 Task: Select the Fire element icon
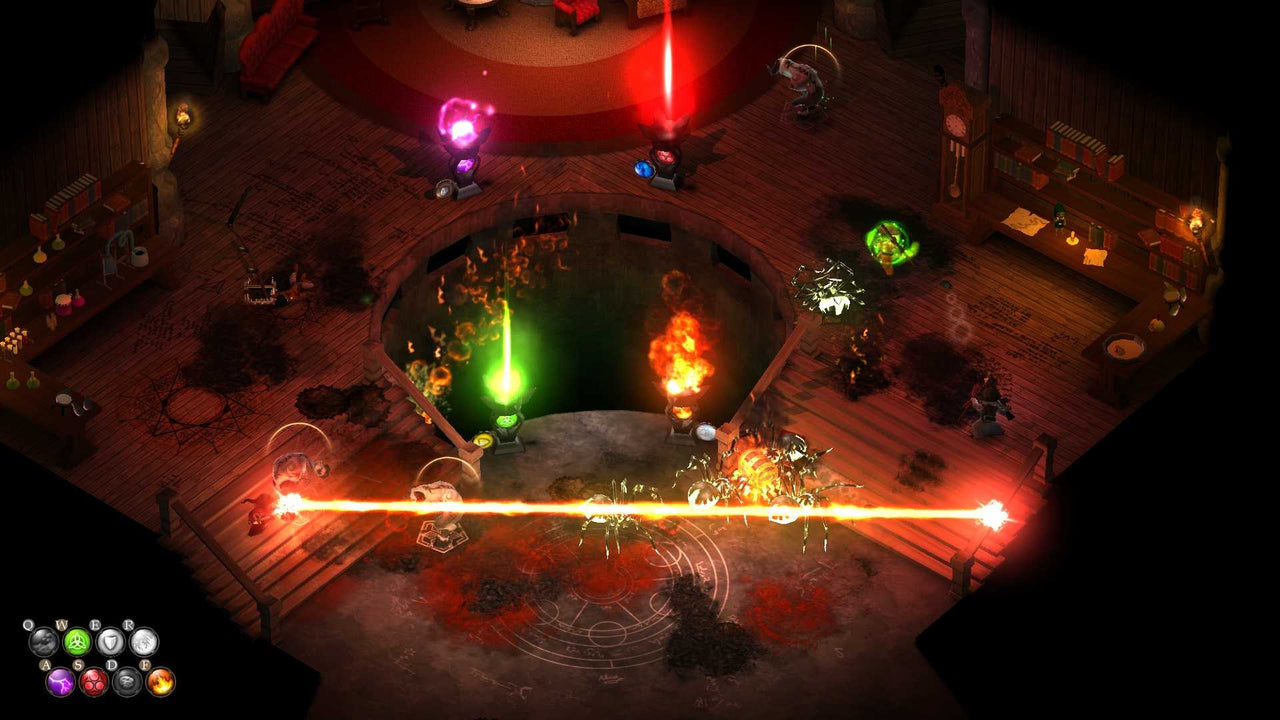point(160,683)
